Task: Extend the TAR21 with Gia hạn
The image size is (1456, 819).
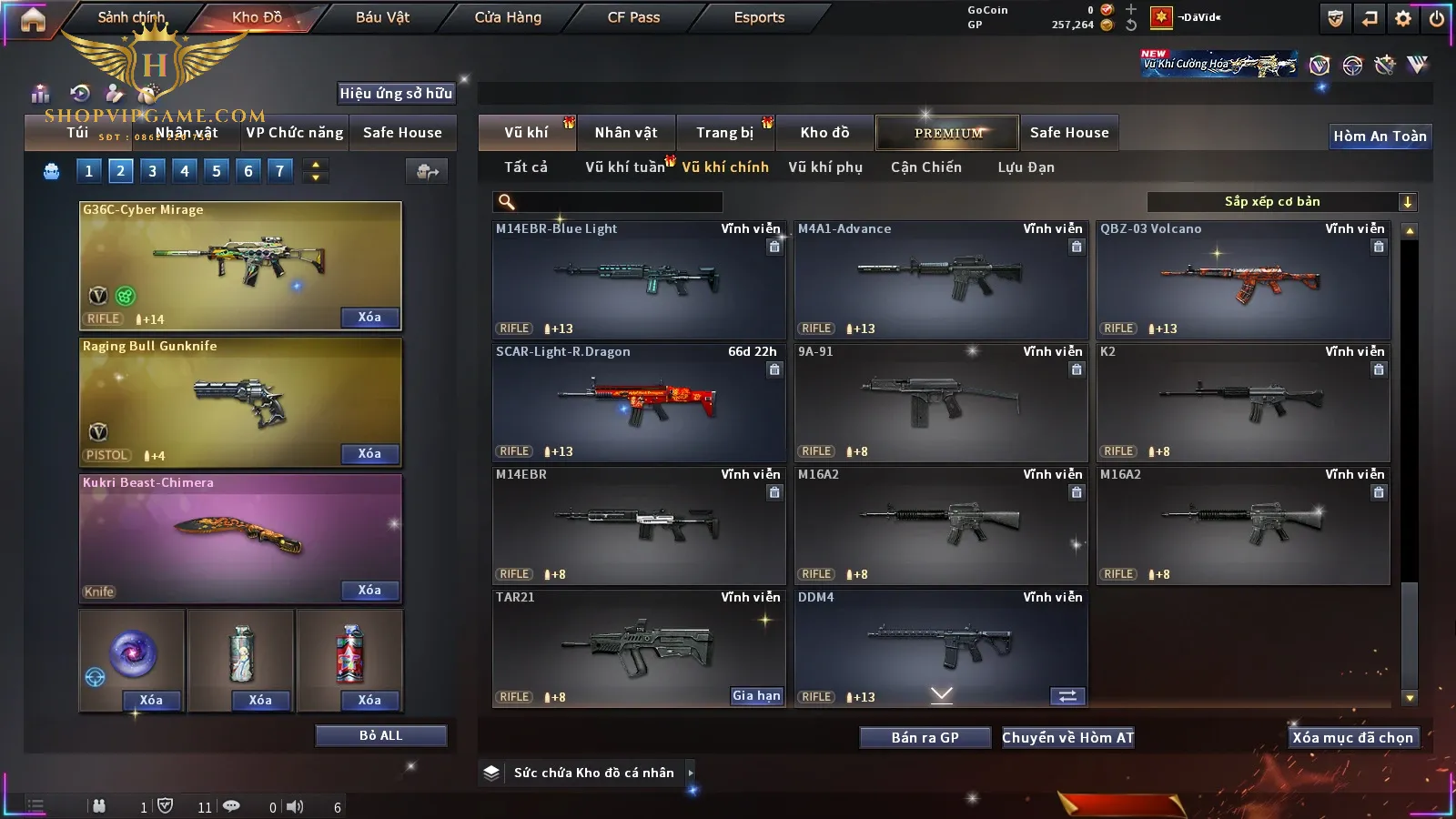Action: coord(756,695)
